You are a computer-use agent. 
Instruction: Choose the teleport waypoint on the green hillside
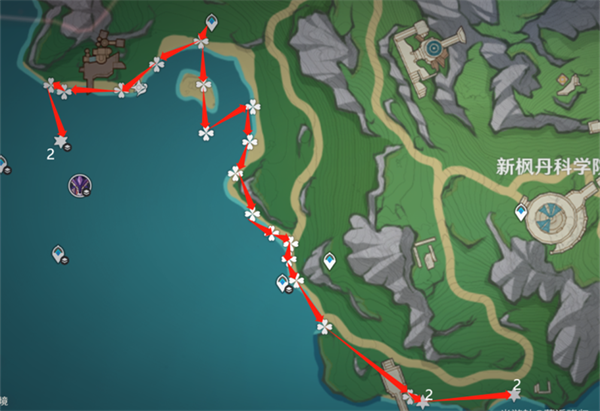tap(329, 262)
